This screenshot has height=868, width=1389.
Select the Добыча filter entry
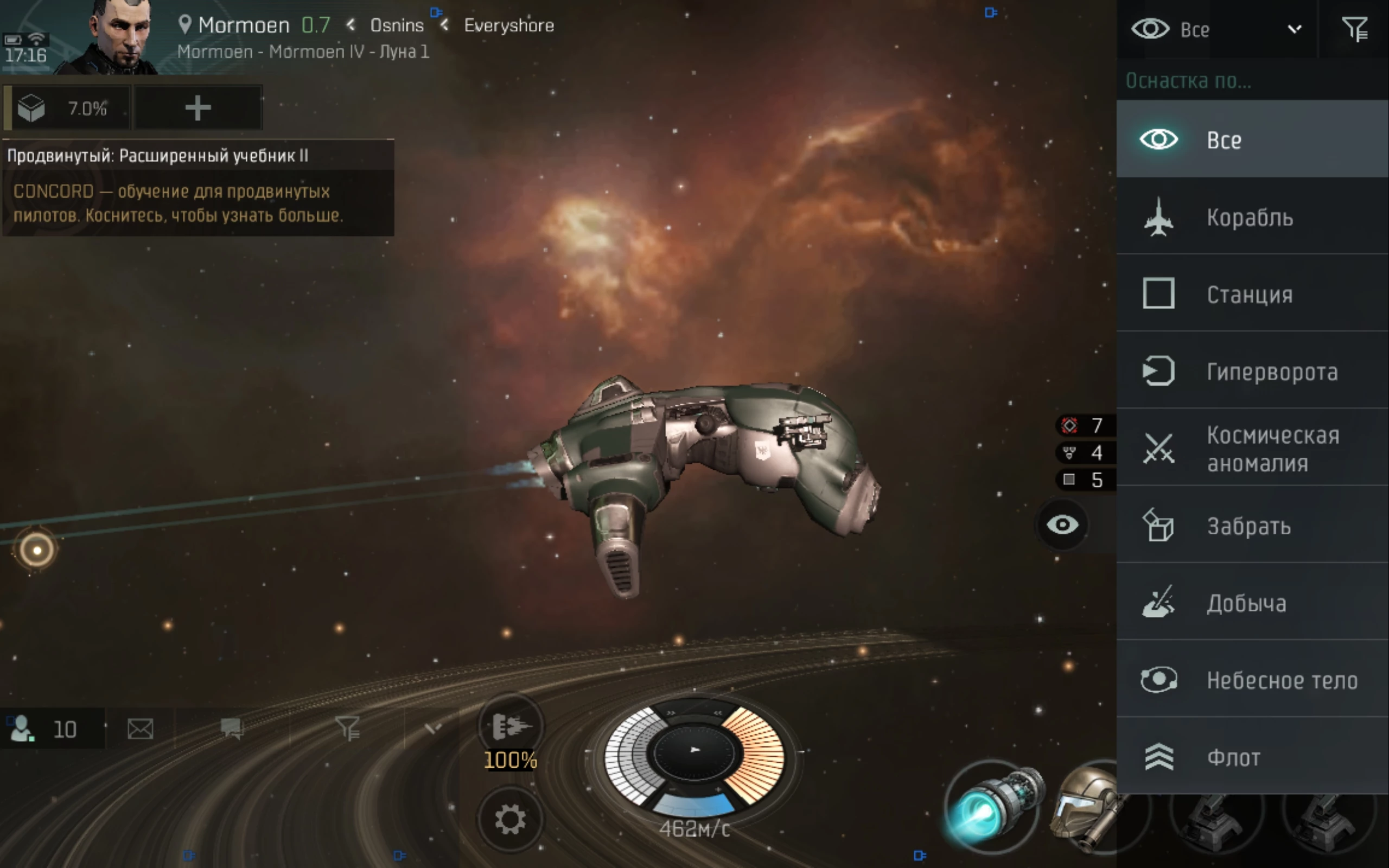point(1251,603)
